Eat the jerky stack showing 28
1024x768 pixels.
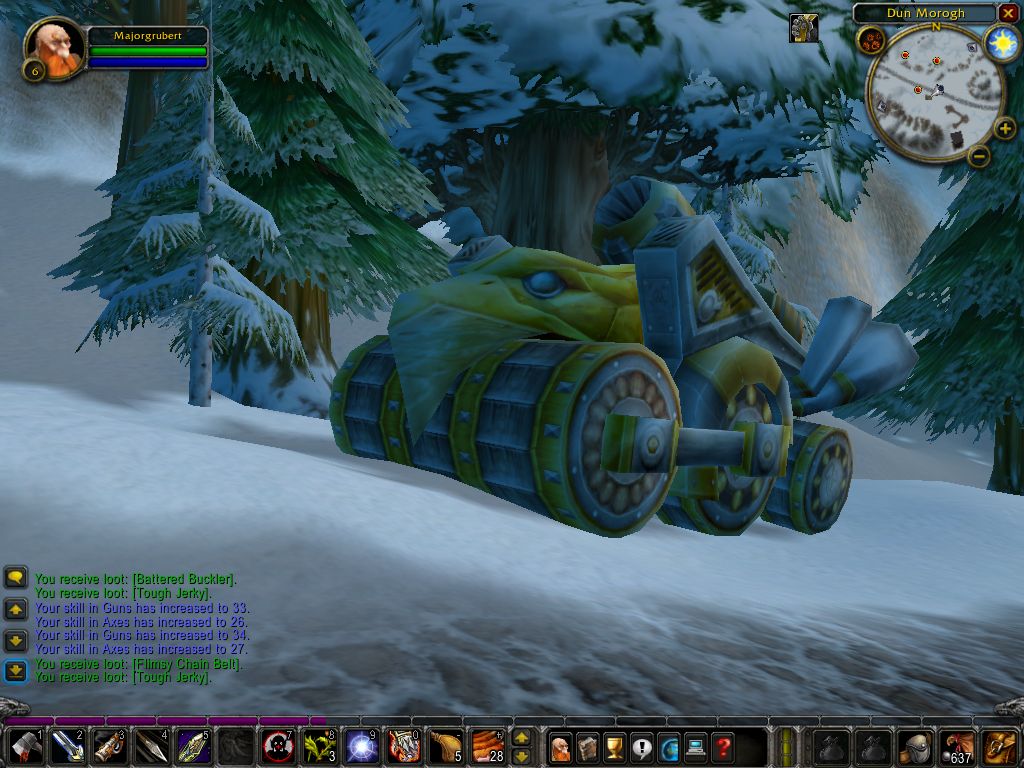coord(487,746)
